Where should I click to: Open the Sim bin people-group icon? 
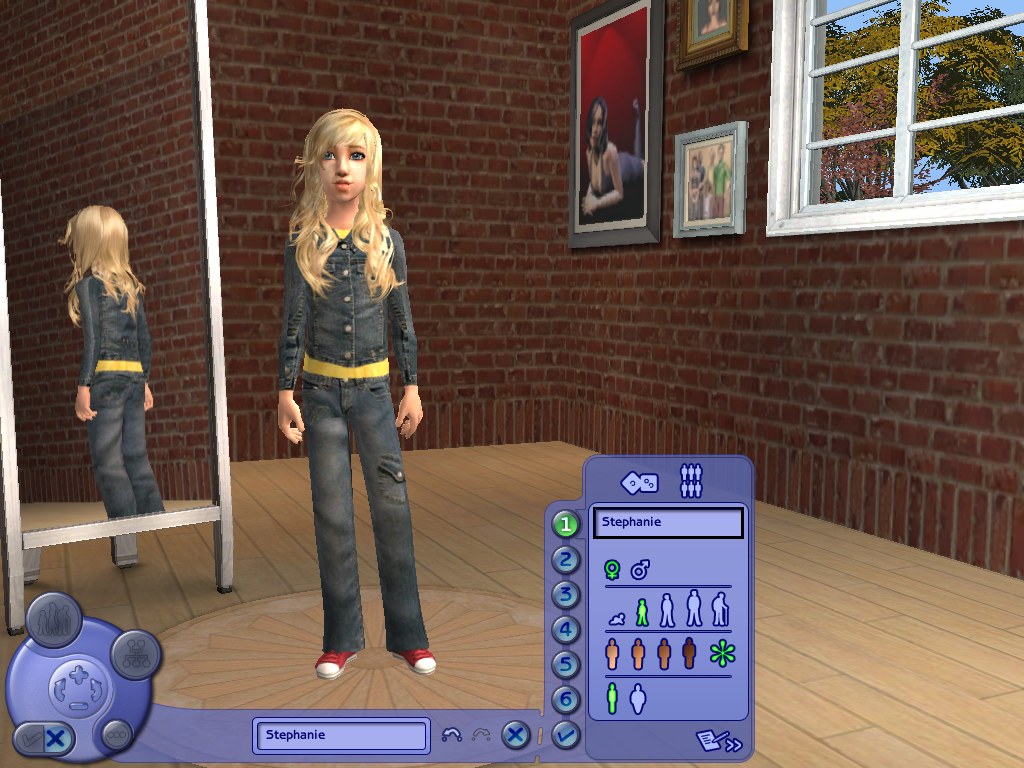(x=691, y=481)
